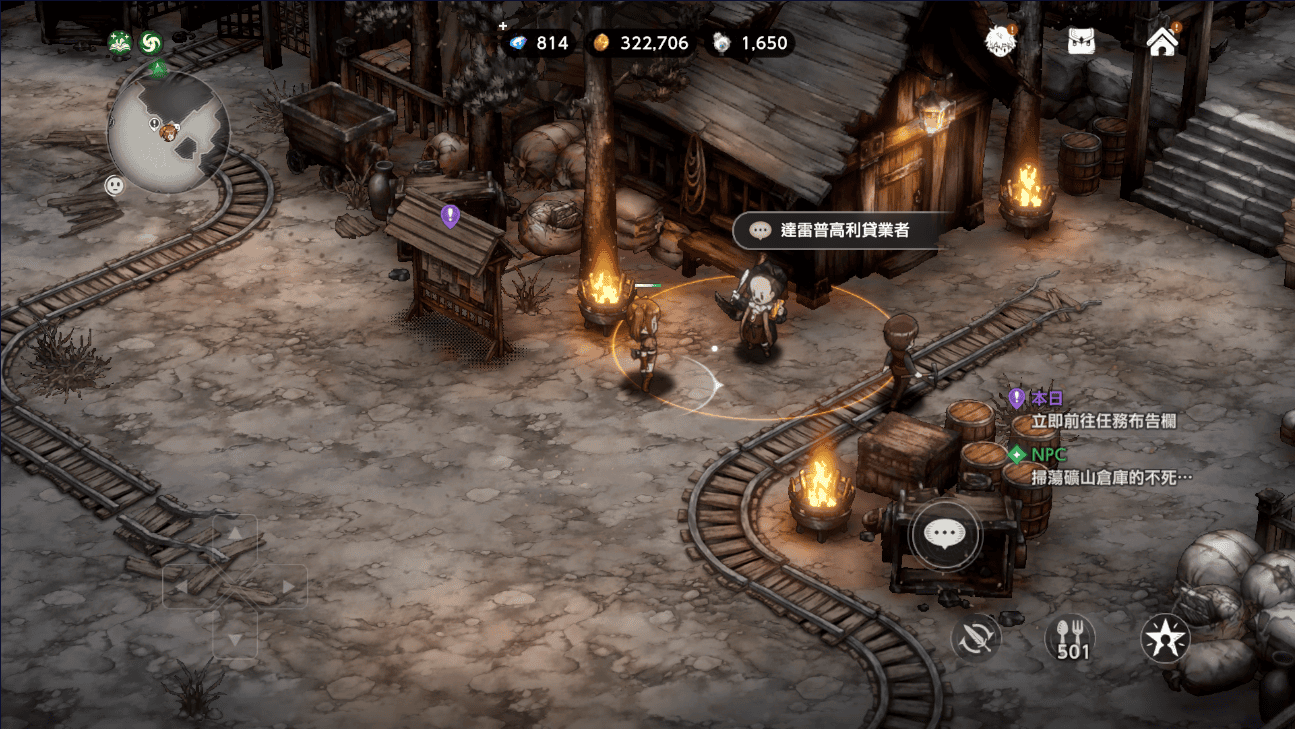This screenshot has height=729, width=1295.
Task: Tap the speech bubble interact button
Action: (945, 534)
